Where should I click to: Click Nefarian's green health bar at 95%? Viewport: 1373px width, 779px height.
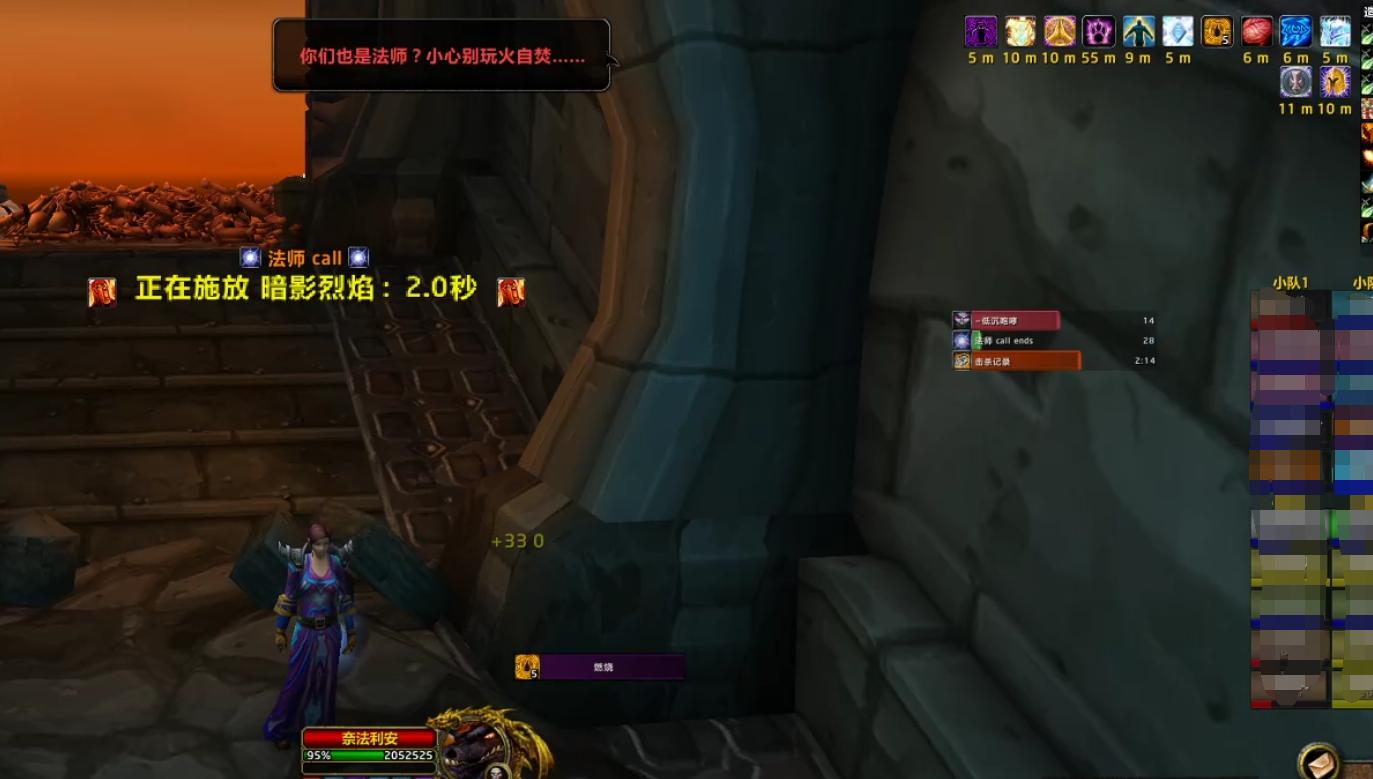[350, 757]
